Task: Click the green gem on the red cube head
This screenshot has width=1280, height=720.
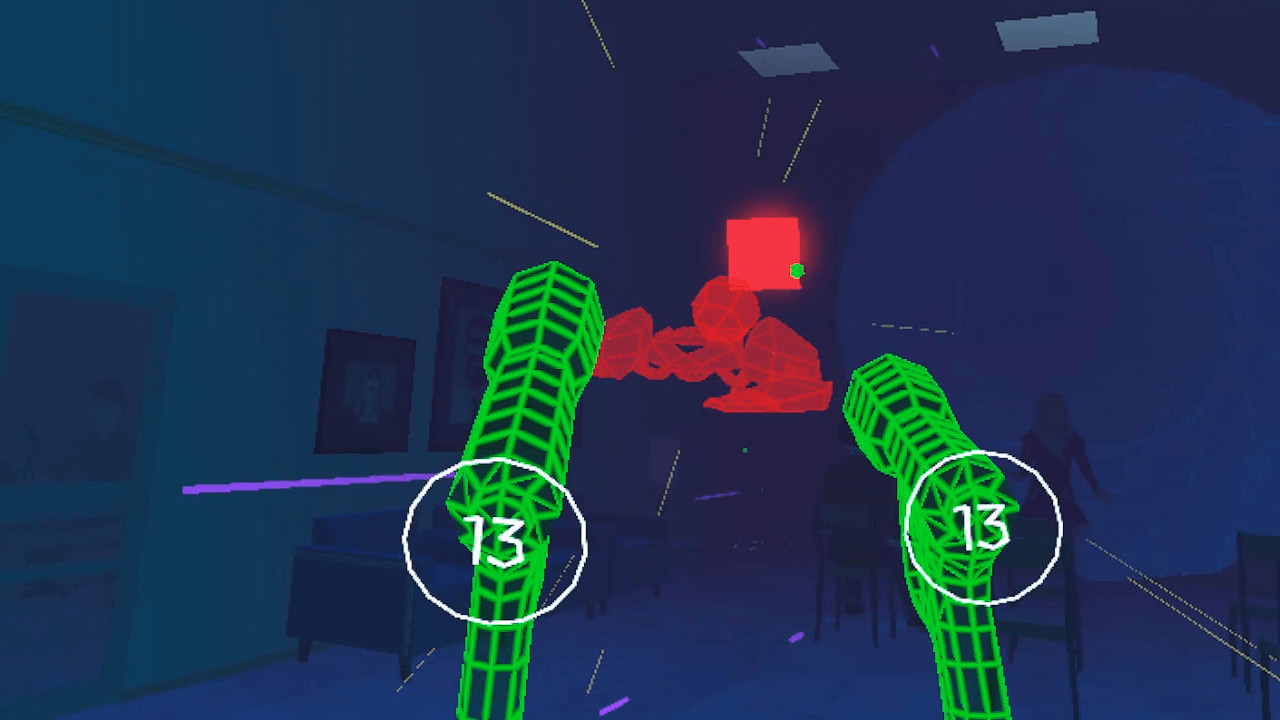Action: (x=795, y=269)
